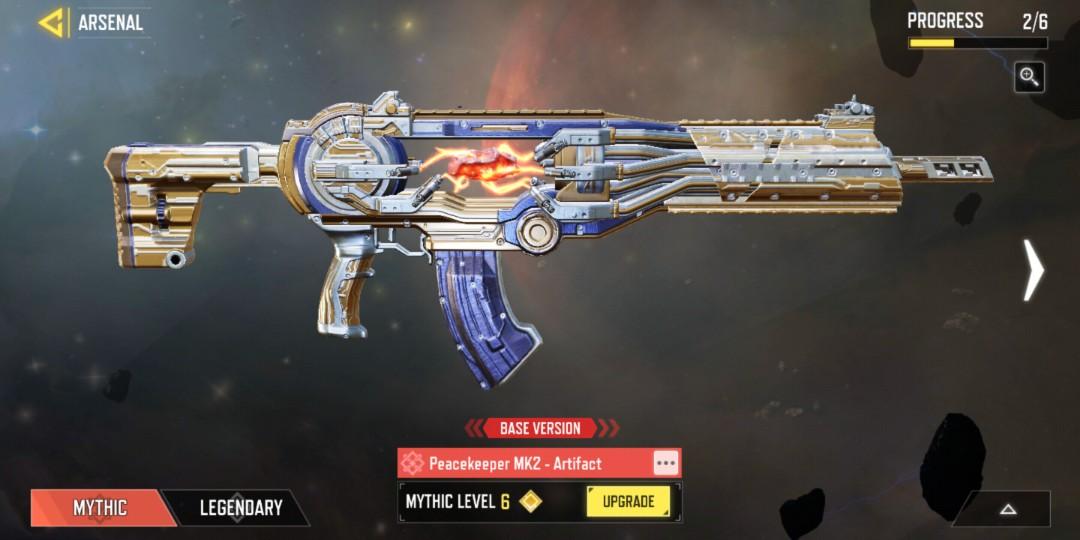
Task: Switch to the Legendary tab
Action: point(241,508)
